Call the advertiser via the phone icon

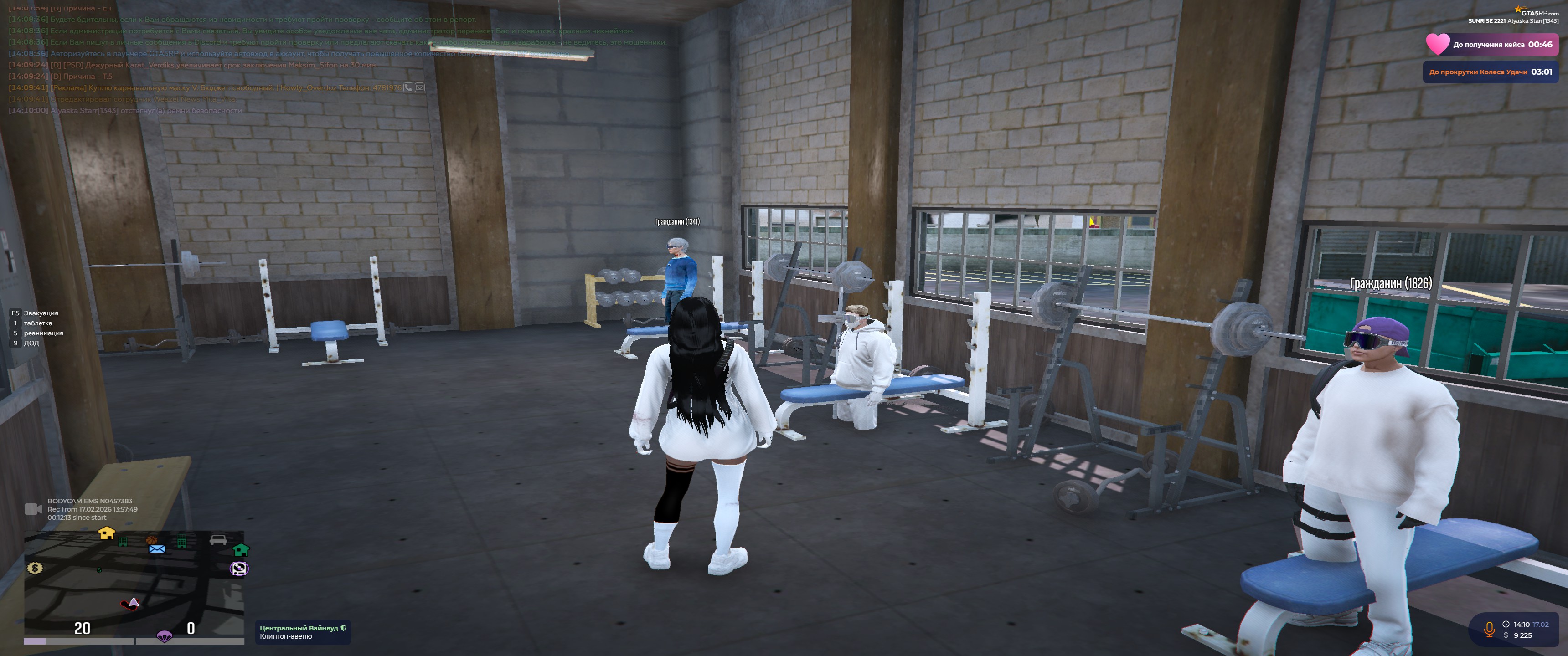408,87
